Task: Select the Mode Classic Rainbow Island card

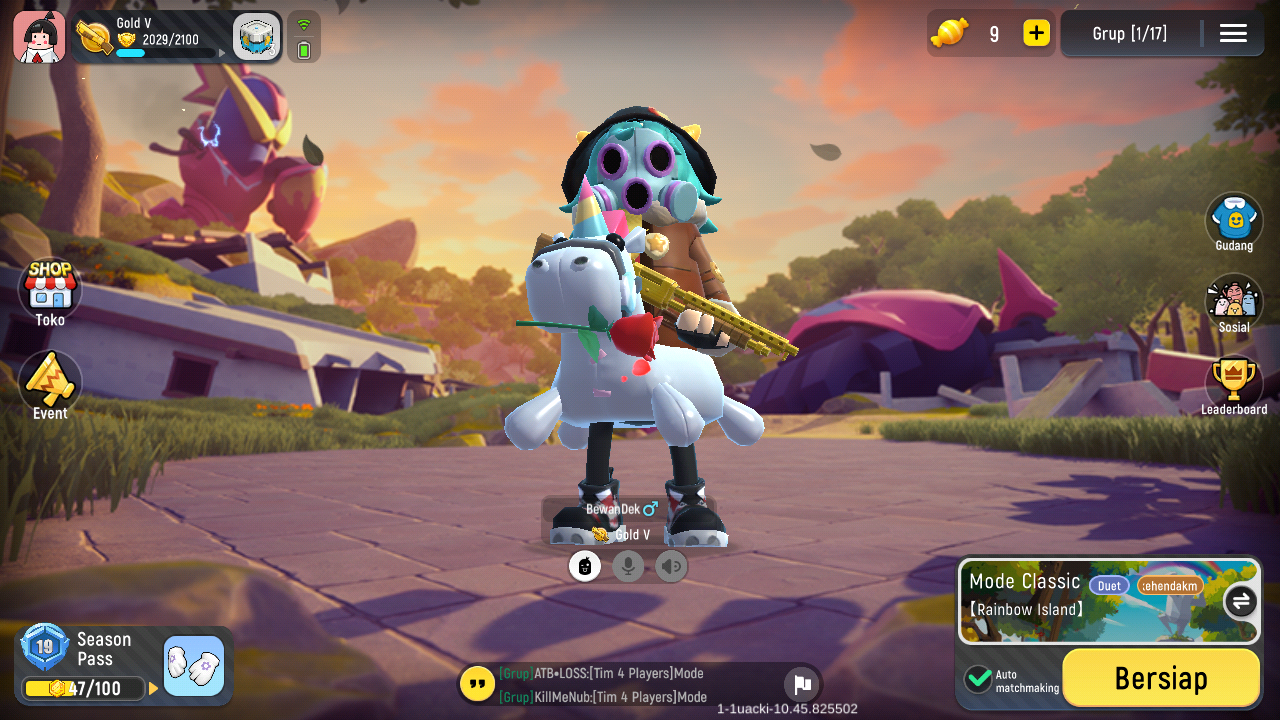Action: 1090,600
